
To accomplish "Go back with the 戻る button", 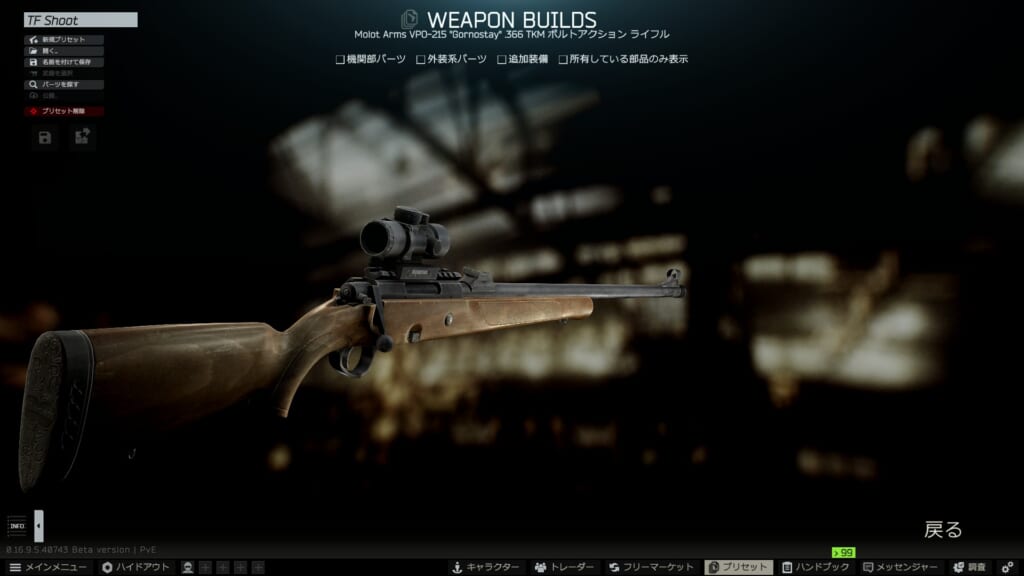I will coord(942,530).
